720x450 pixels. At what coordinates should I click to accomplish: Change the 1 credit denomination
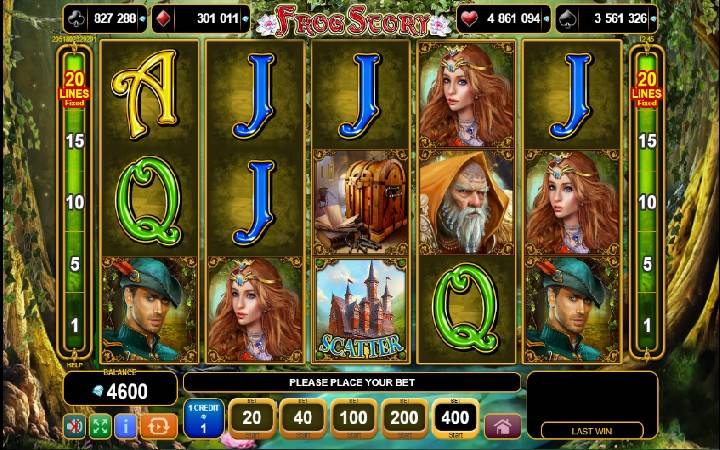(203, 417)
